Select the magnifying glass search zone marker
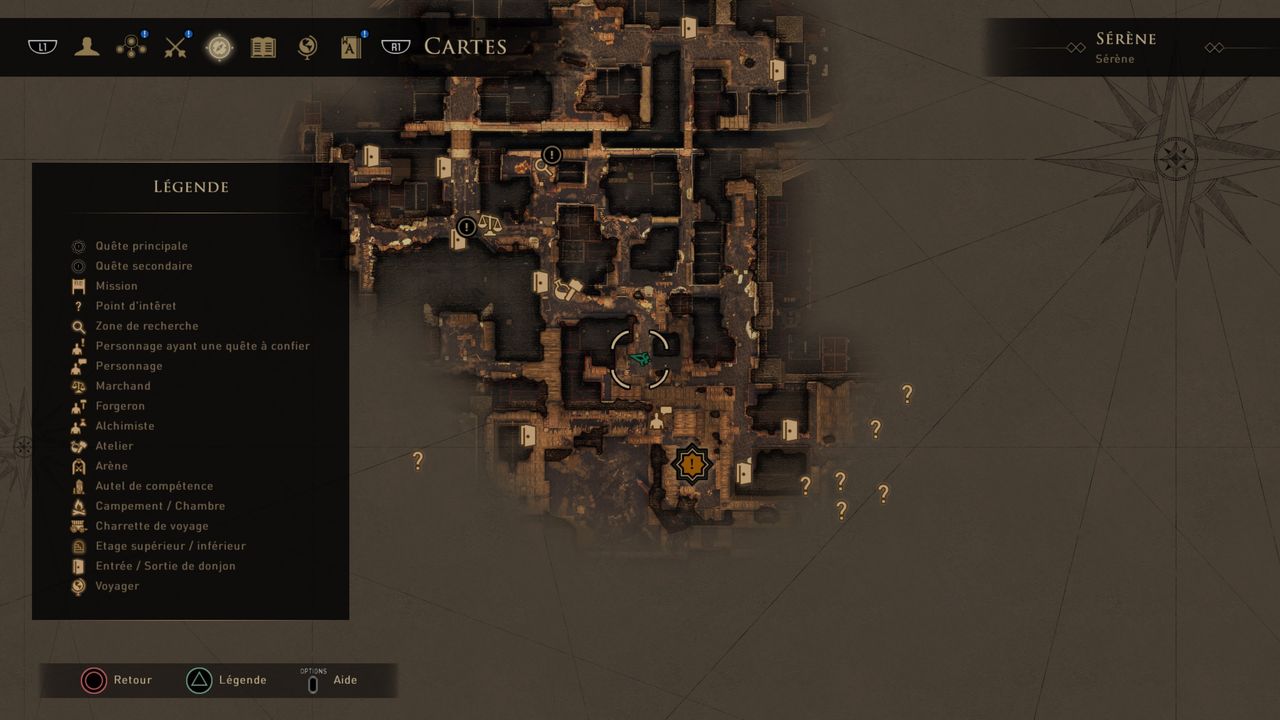Screen dimensions: 1280x720 pos(544,167)
